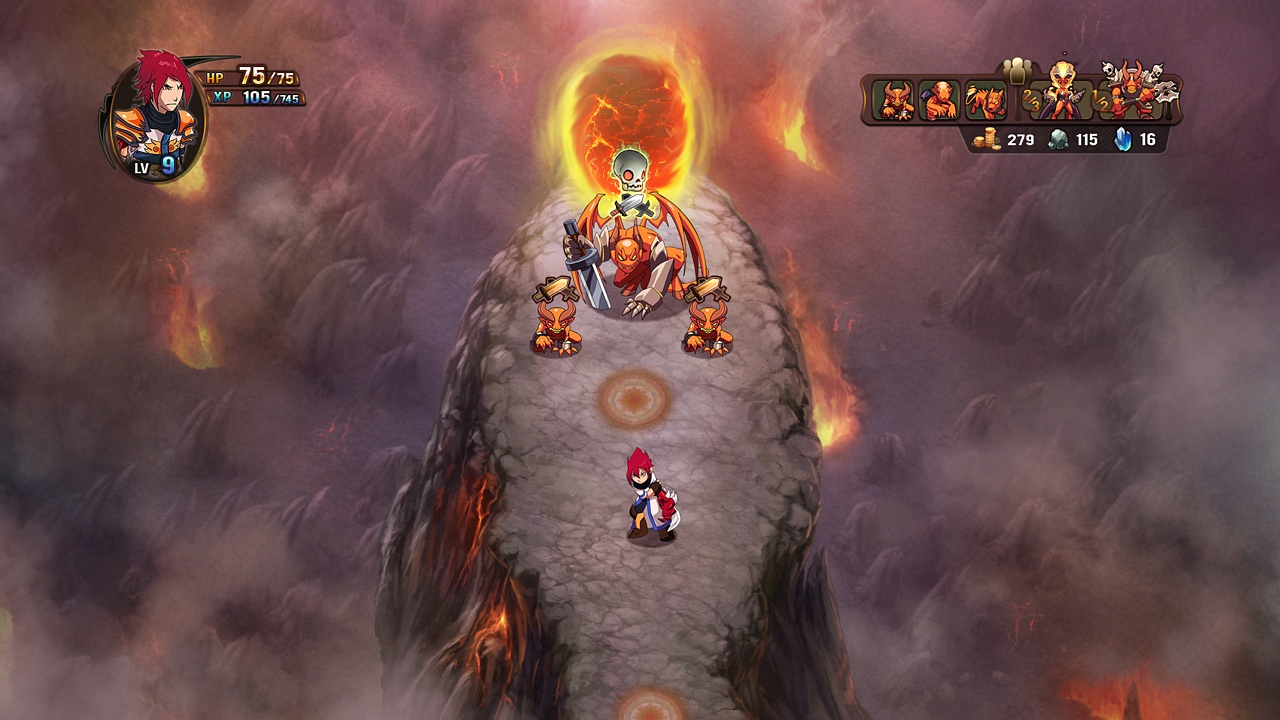1280x720 pixels.
Task: Enter the fiery portal at the summit
Action: (x=630, y=110)
